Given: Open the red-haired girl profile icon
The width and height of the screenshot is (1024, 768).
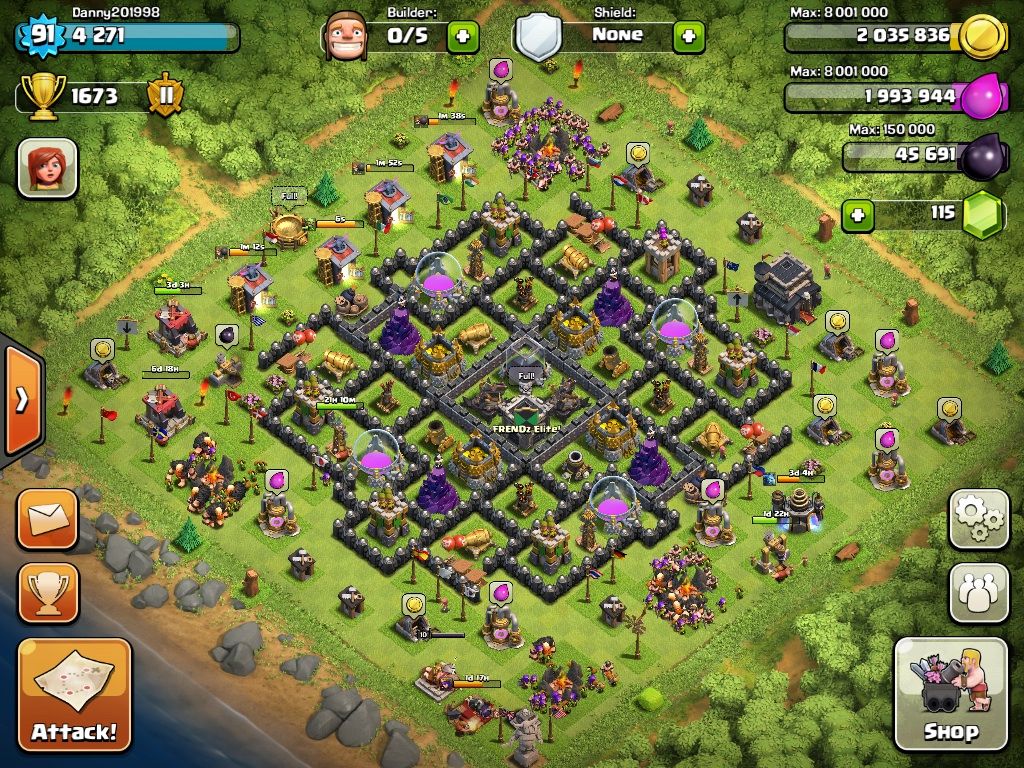Looking at the screenshot, I should (x=47, y=167).
